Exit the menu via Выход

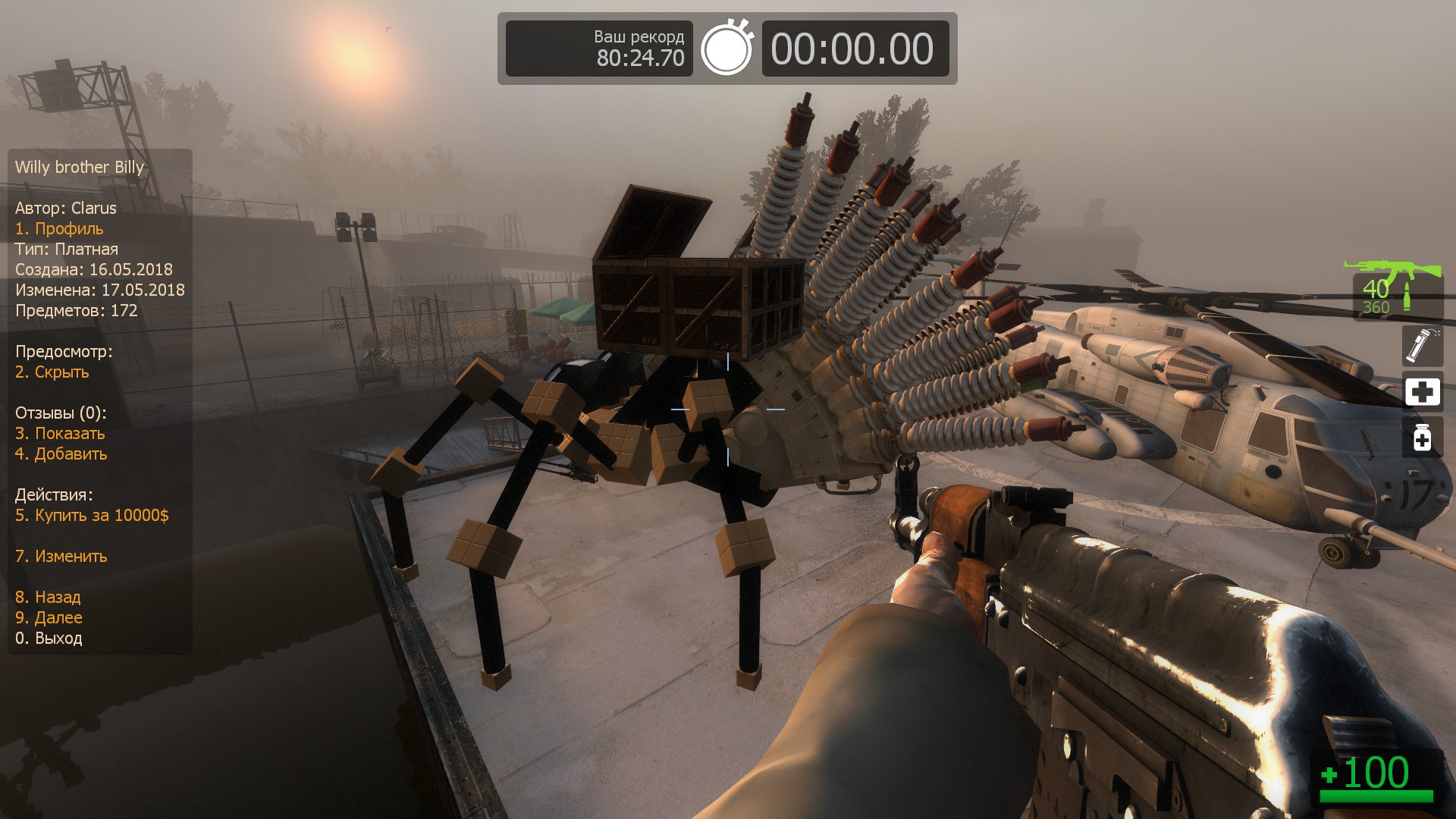[49, 639]
